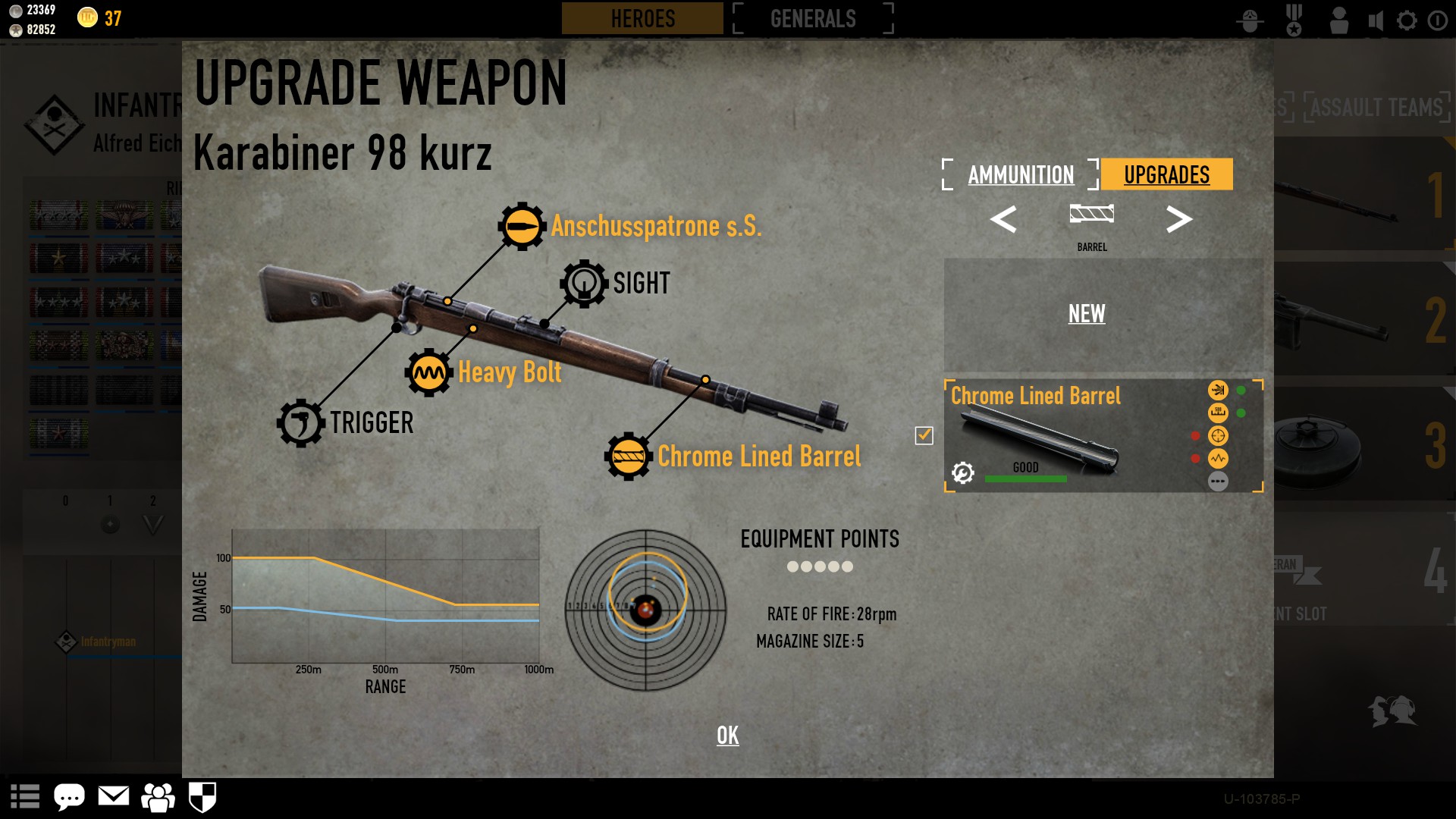Screen dimensions: 1456x819
Task: Open the mail envelope icon
Action: pyautogui.click(x=114, y=796)
